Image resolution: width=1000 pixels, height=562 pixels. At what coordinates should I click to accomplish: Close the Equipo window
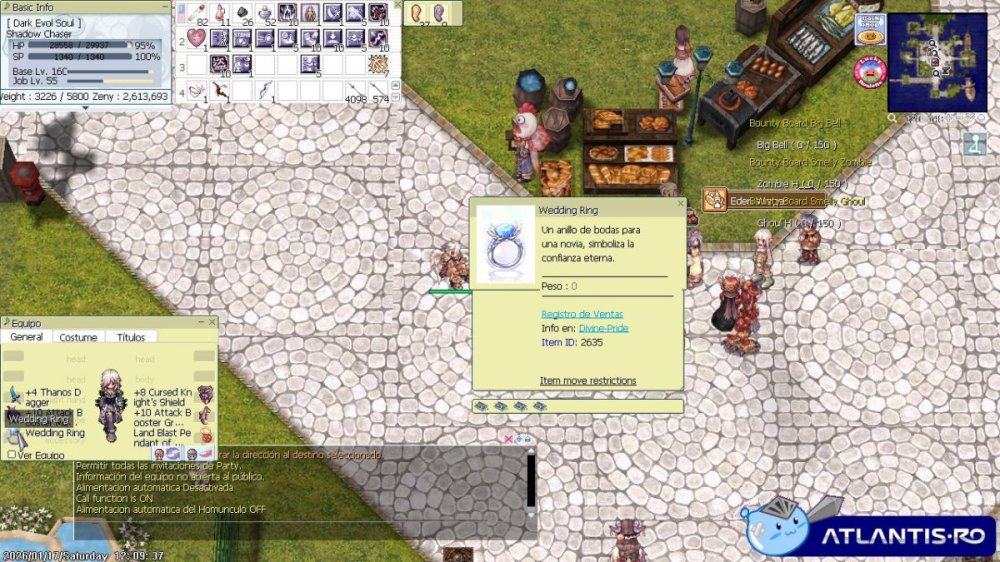(211, 322)
